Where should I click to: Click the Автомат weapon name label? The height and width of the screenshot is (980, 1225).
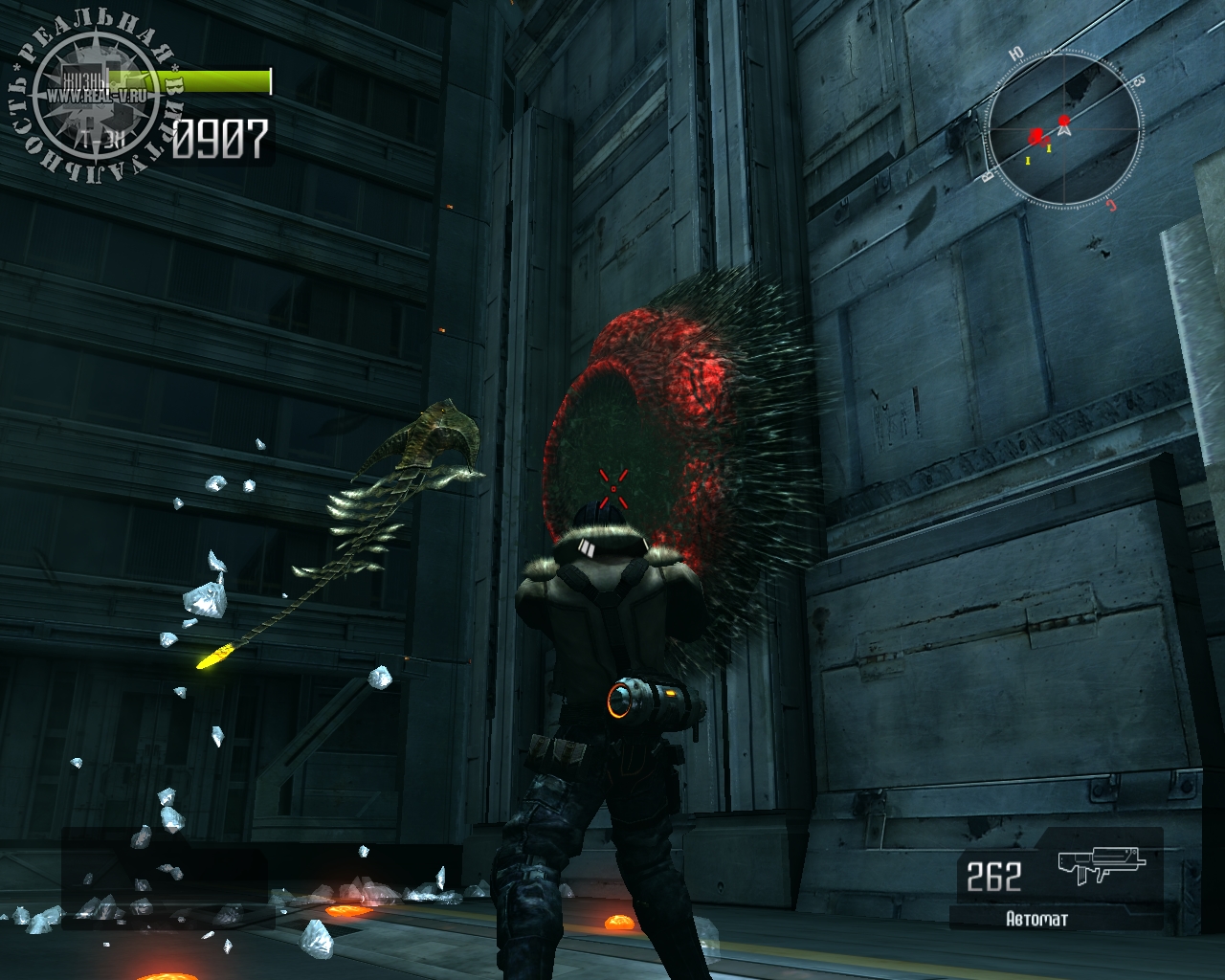[x=1036, y=920]
